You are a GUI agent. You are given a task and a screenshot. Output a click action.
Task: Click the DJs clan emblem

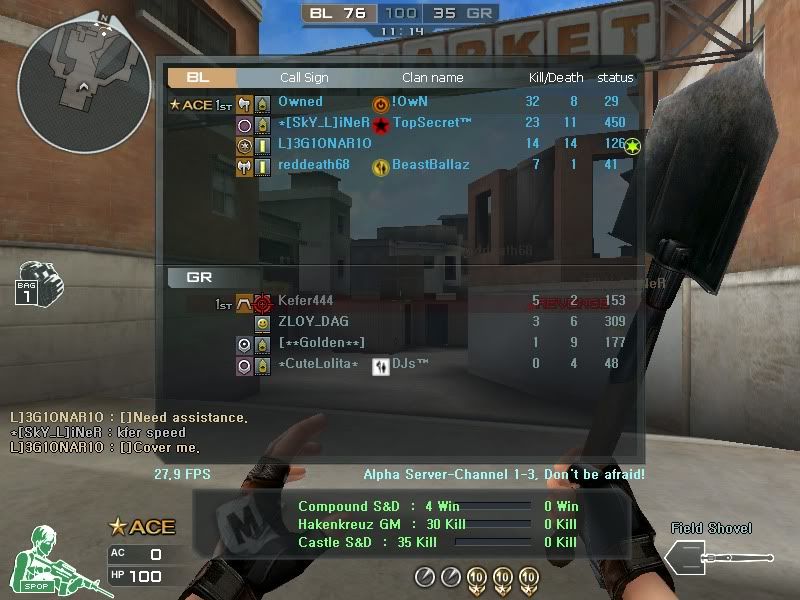[381, 366]
